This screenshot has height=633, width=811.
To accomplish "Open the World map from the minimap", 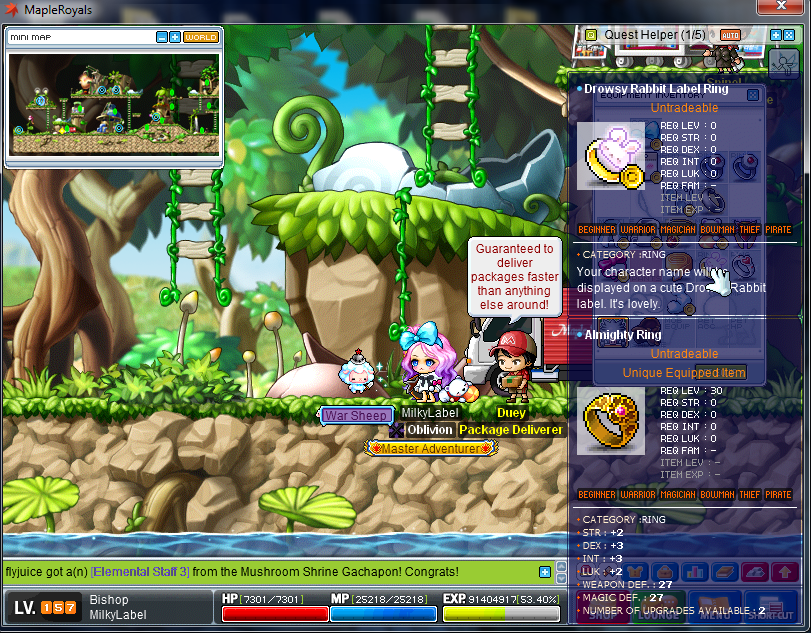I will (201, 37).
